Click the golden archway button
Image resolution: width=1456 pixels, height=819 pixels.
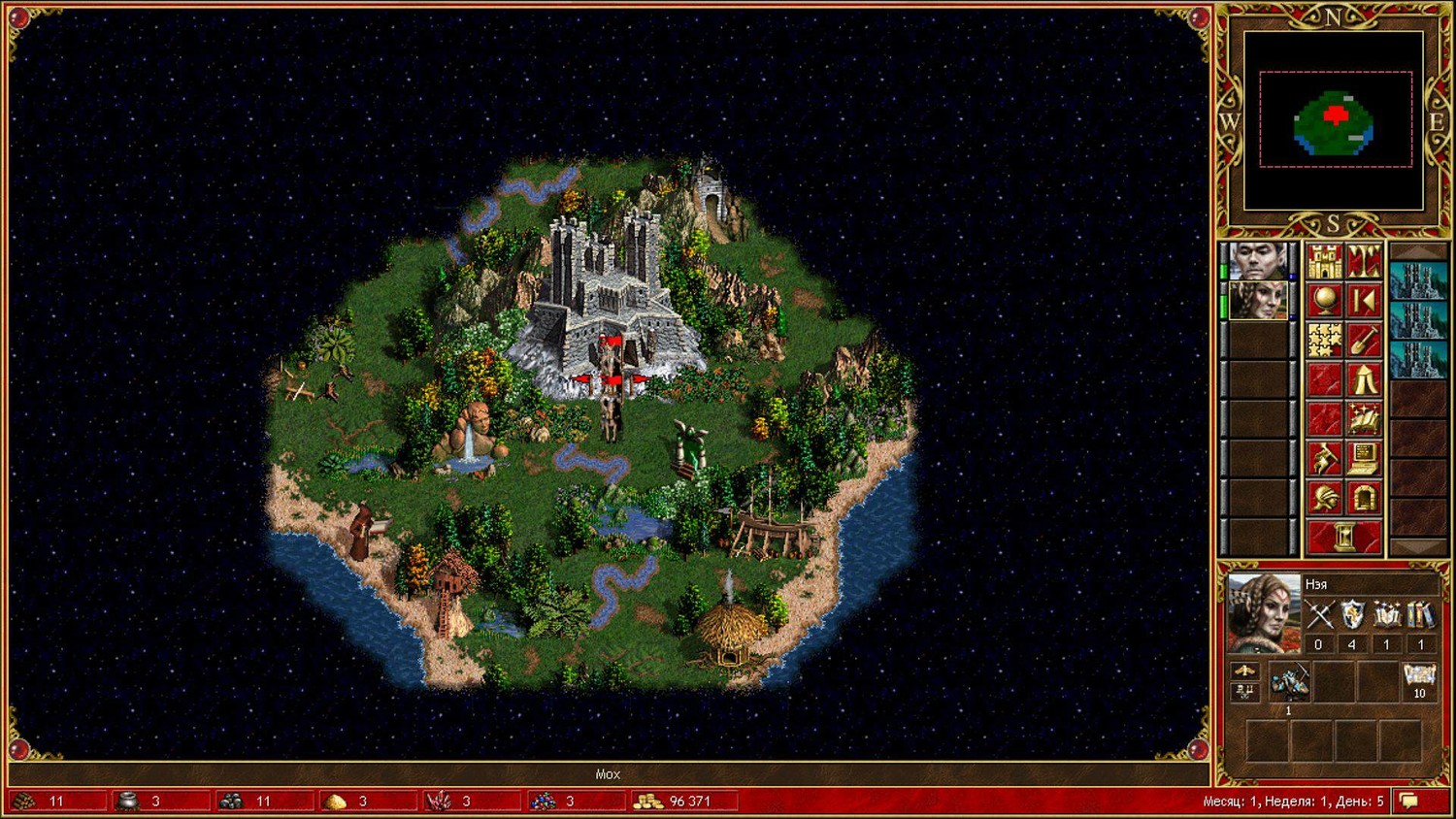coord(1364,499)
